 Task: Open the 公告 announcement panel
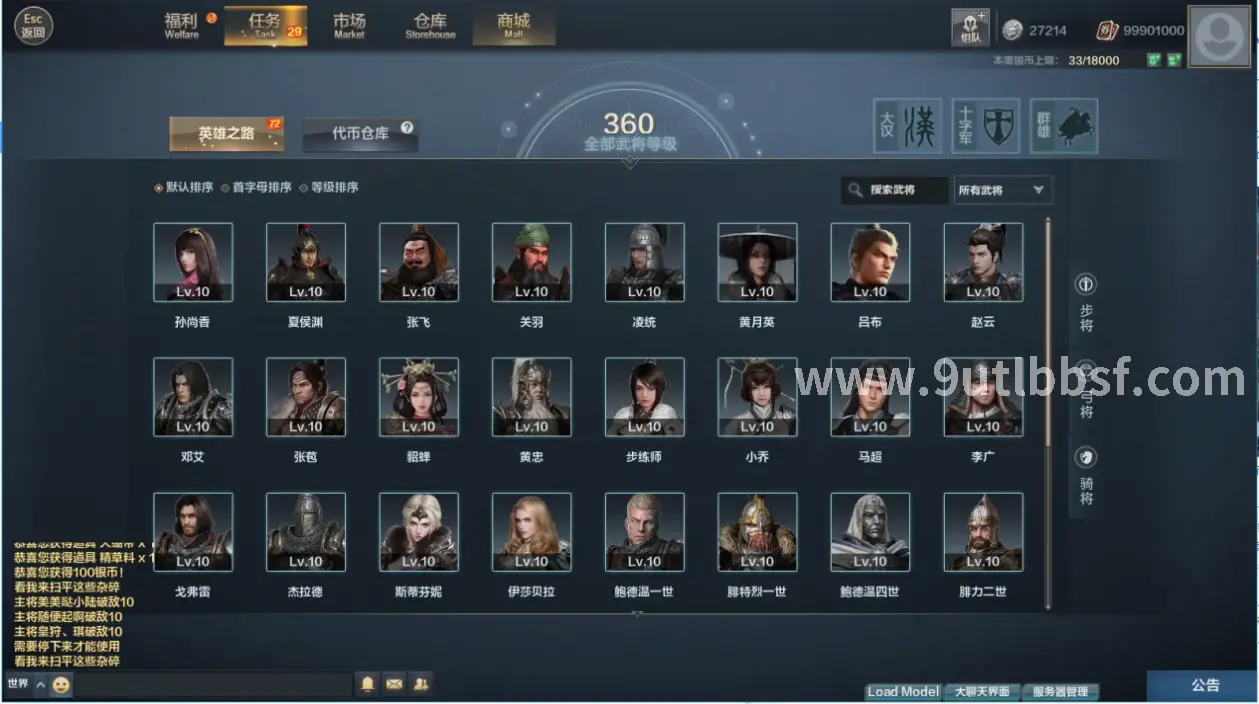[x=1205, y=685]
